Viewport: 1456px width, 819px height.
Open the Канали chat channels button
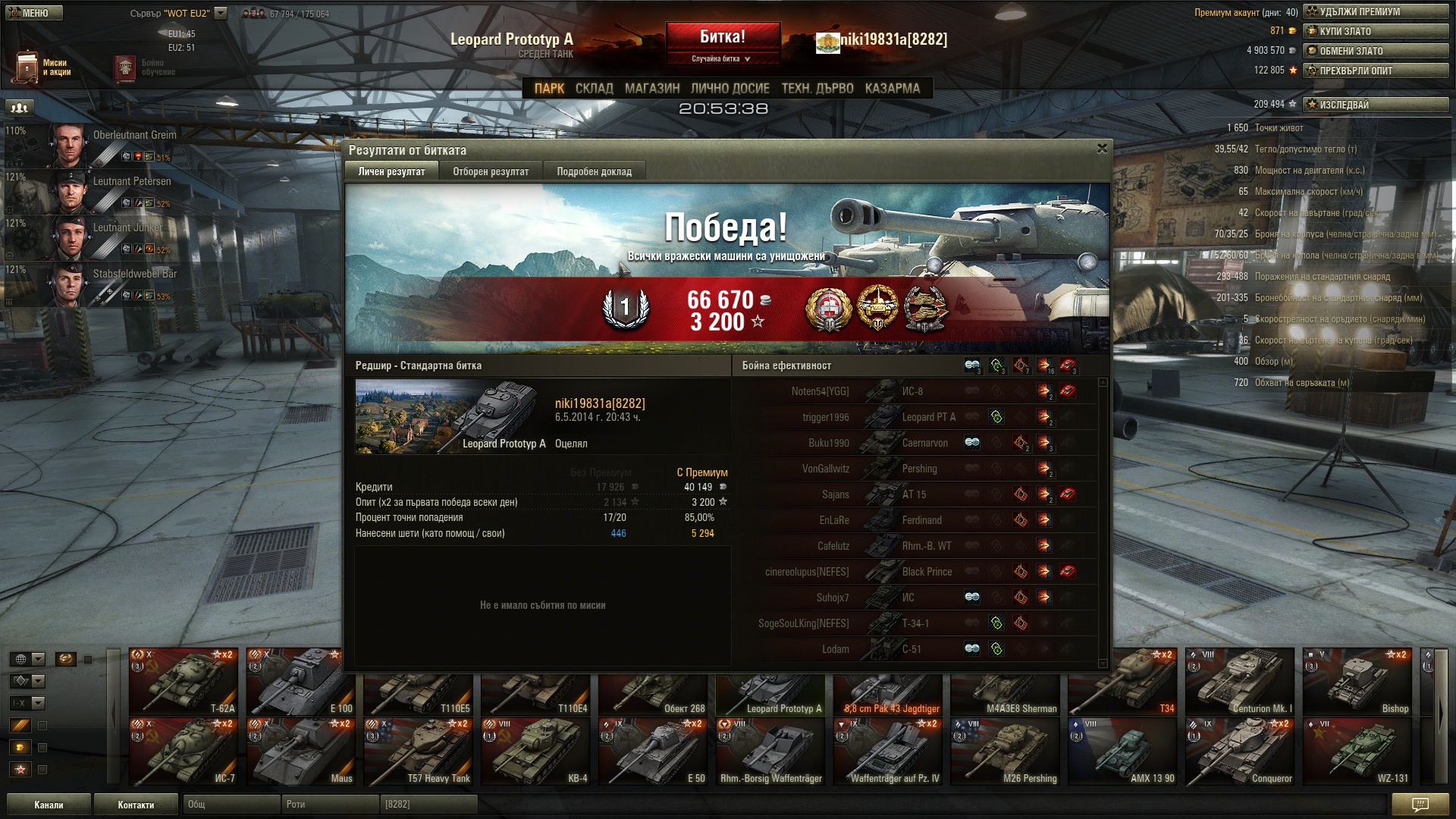(x=49, y=805)
